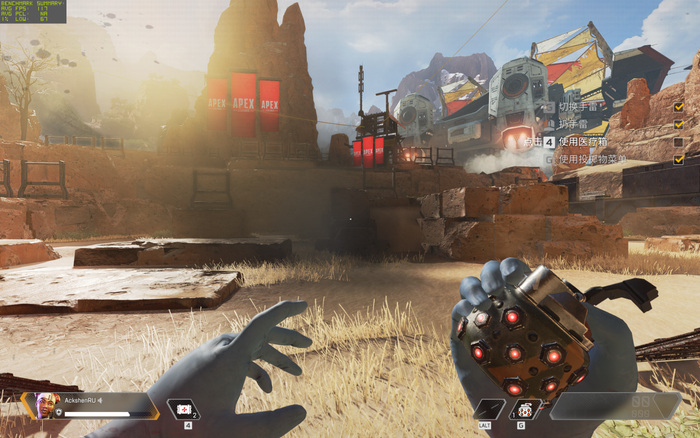Viewport: 700px width, 438px height.
Task: Activate the tactical ability slot labeled LALT
Action: tap(489, 409)
